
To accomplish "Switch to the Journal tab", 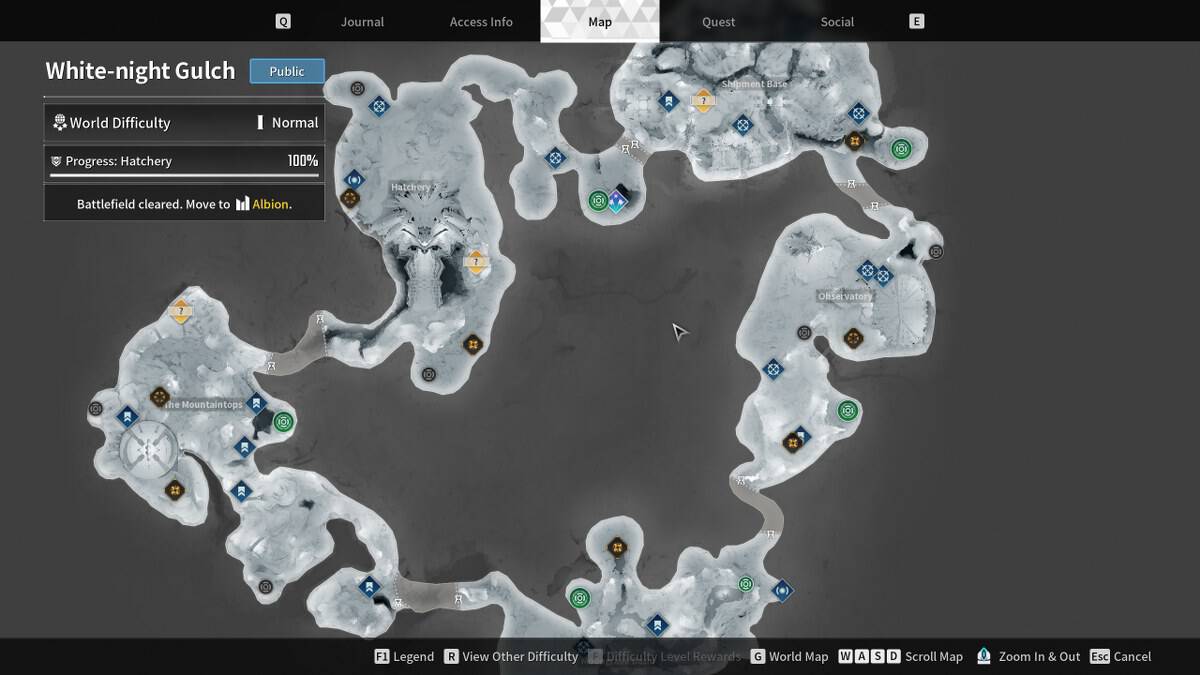I will (x=362, y=22).
